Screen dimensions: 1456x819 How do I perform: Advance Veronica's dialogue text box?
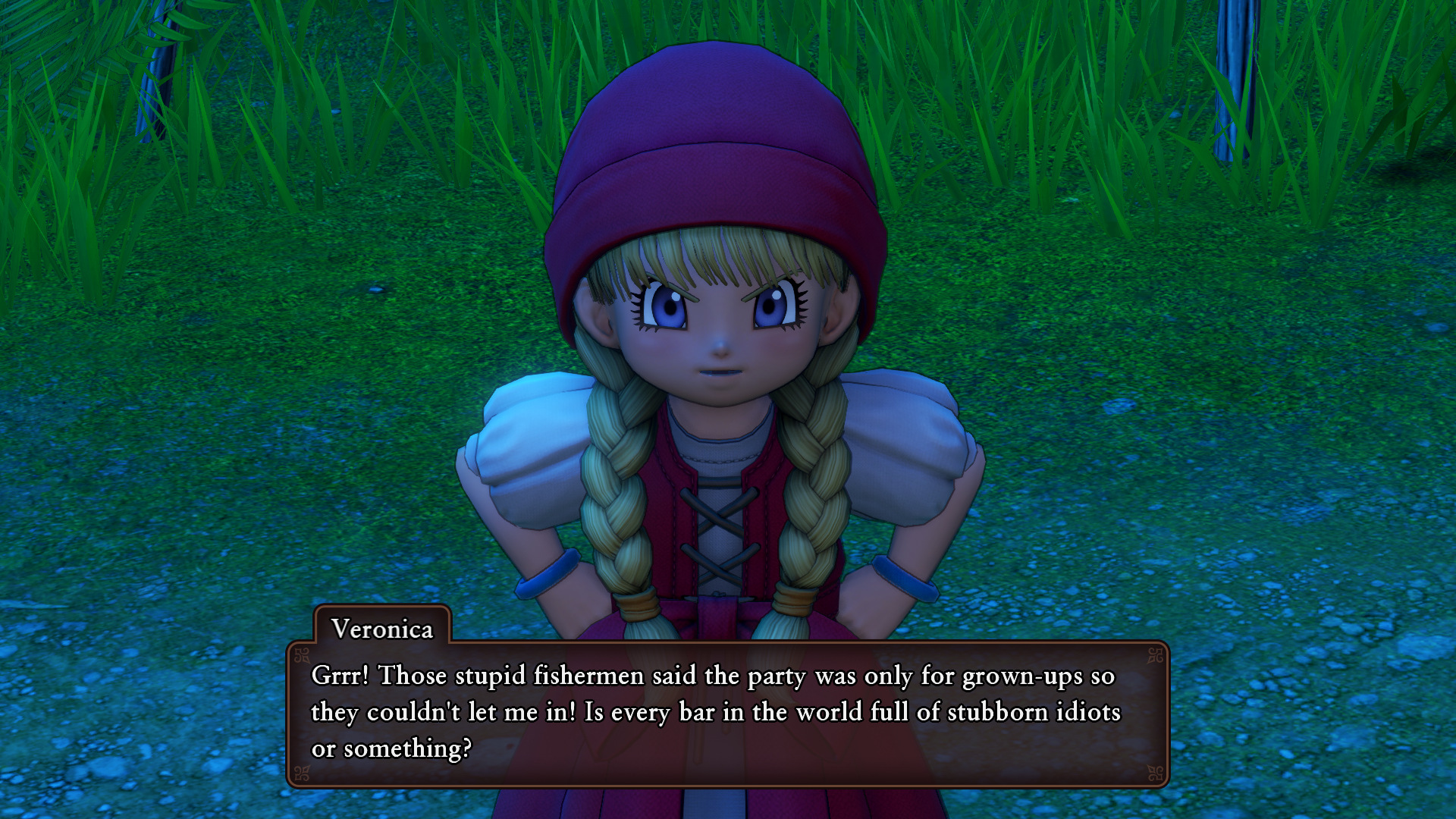(726, 713)
